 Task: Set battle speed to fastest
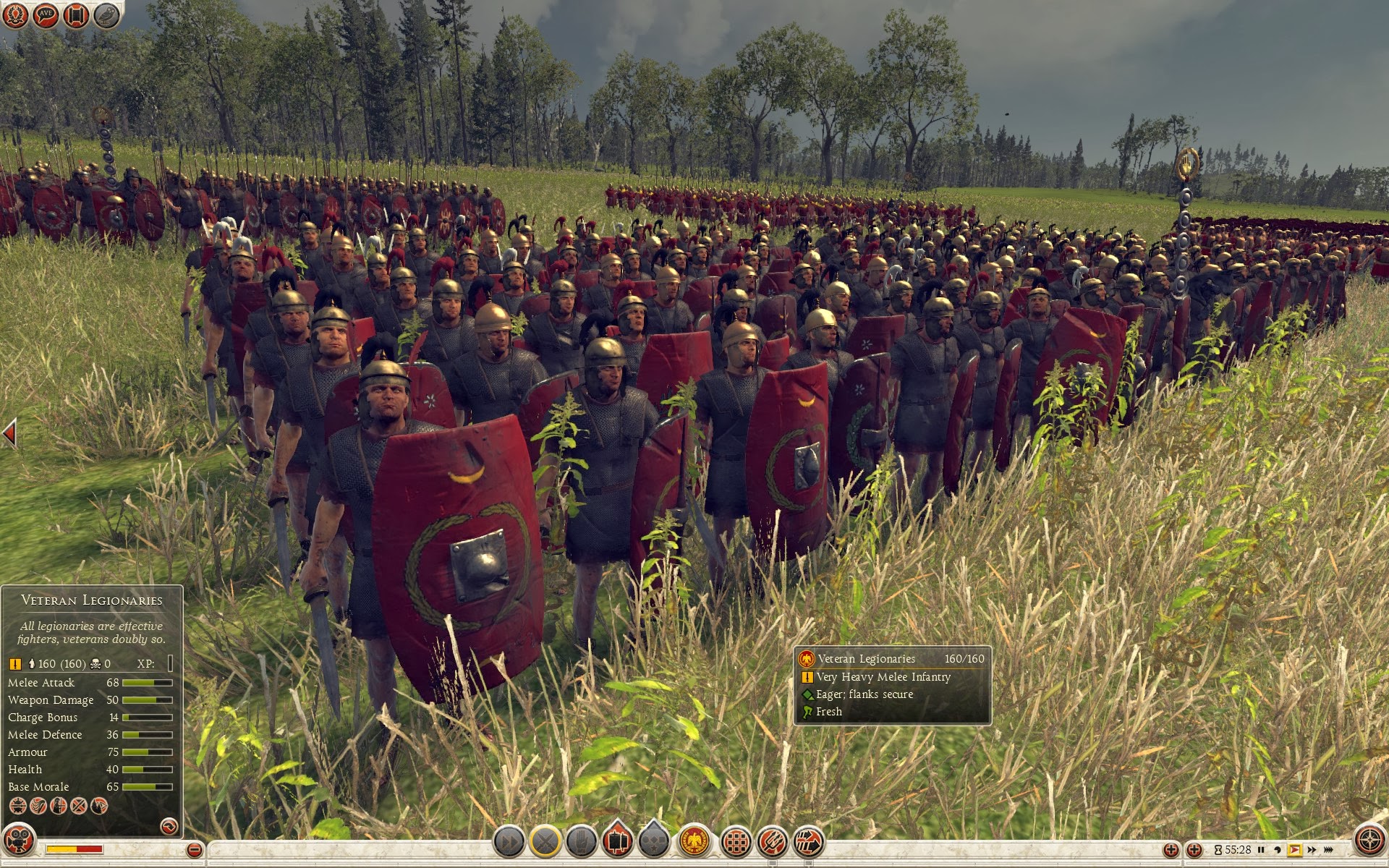tap(1328, 850)
